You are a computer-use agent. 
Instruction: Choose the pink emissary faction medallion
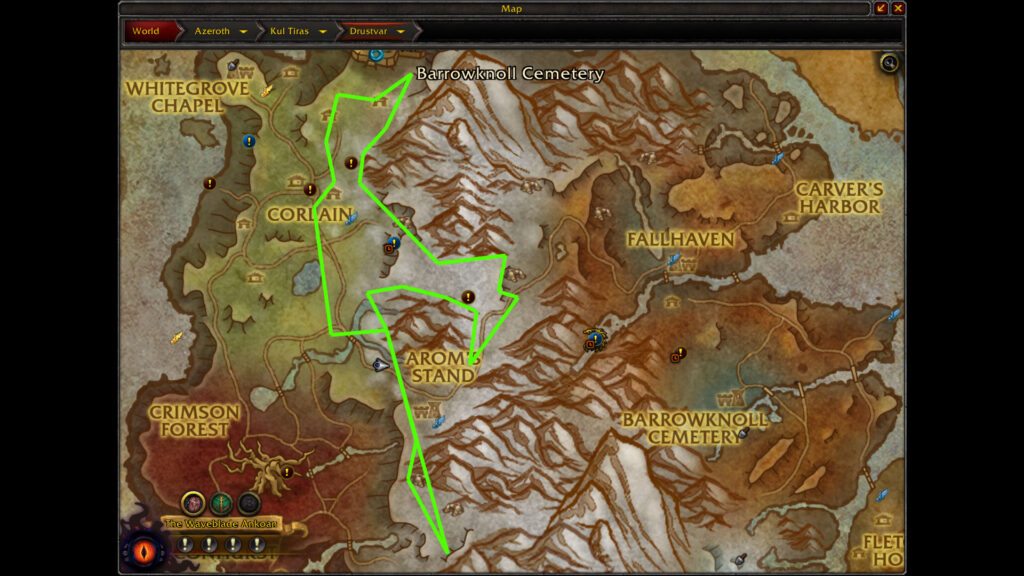point(194,503)
